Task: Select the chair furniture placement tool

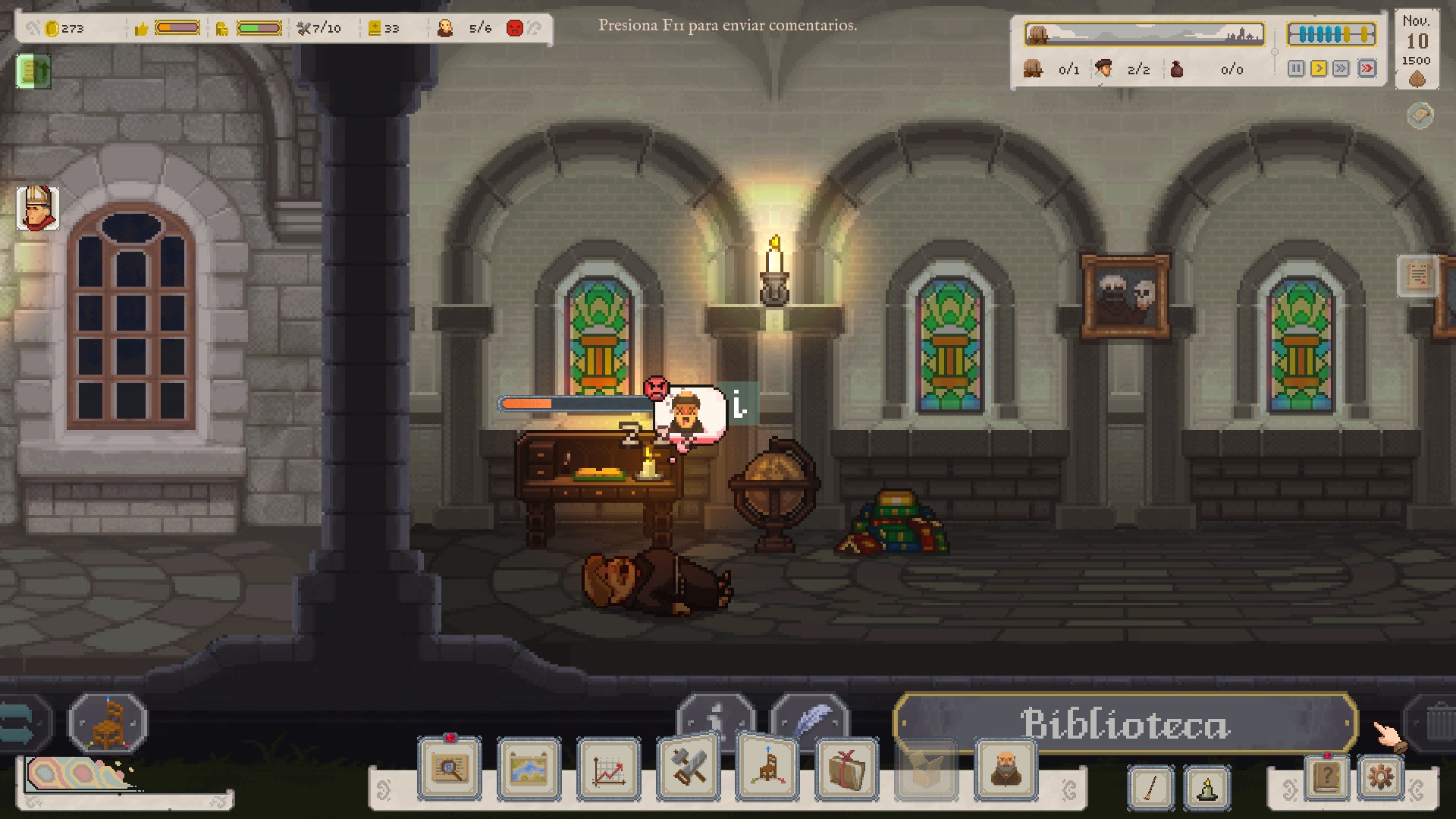Action: [x=767, y=767]
